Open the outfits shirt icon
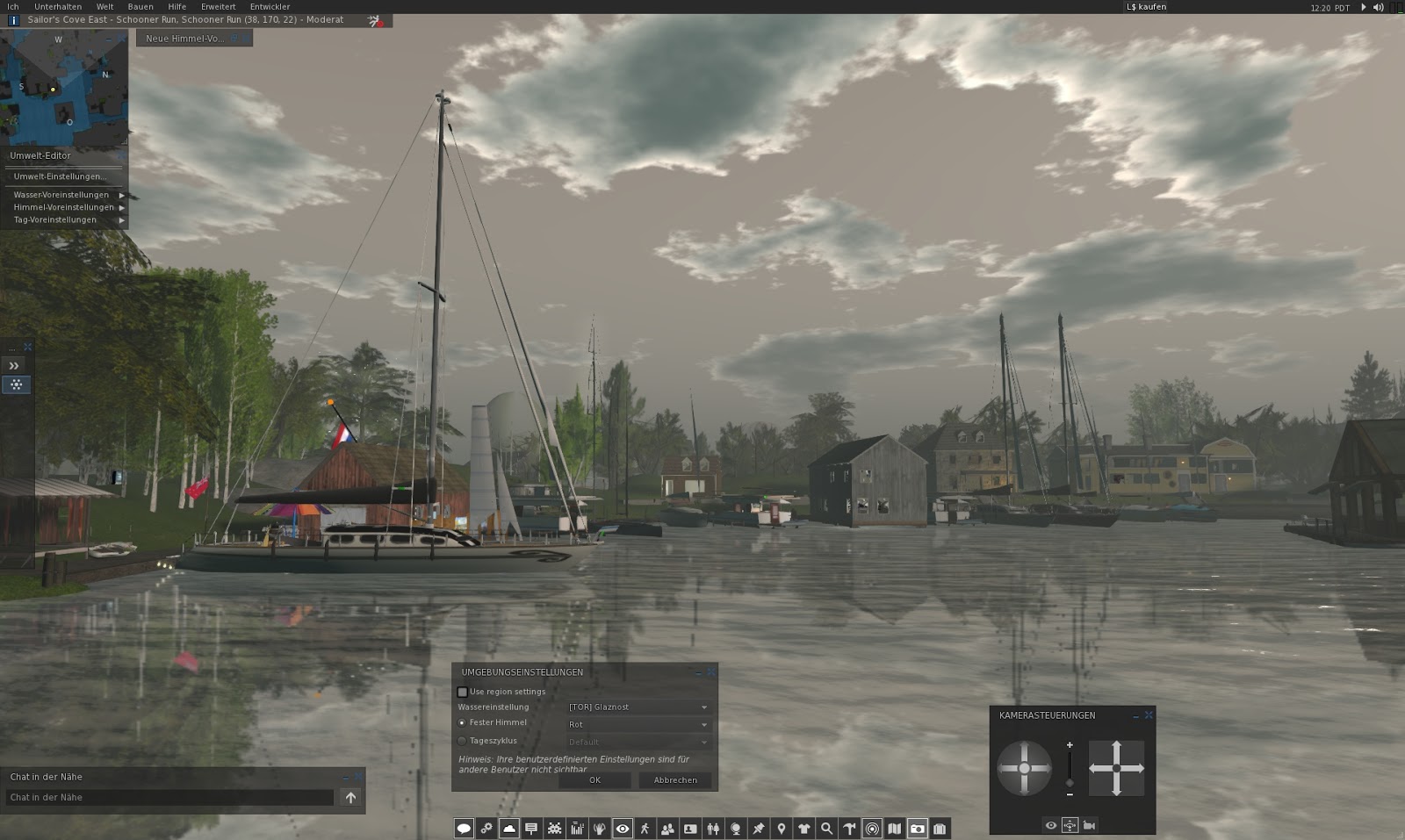The width and height of the screenshot is (1405, 840). click(x=804, y=828)
